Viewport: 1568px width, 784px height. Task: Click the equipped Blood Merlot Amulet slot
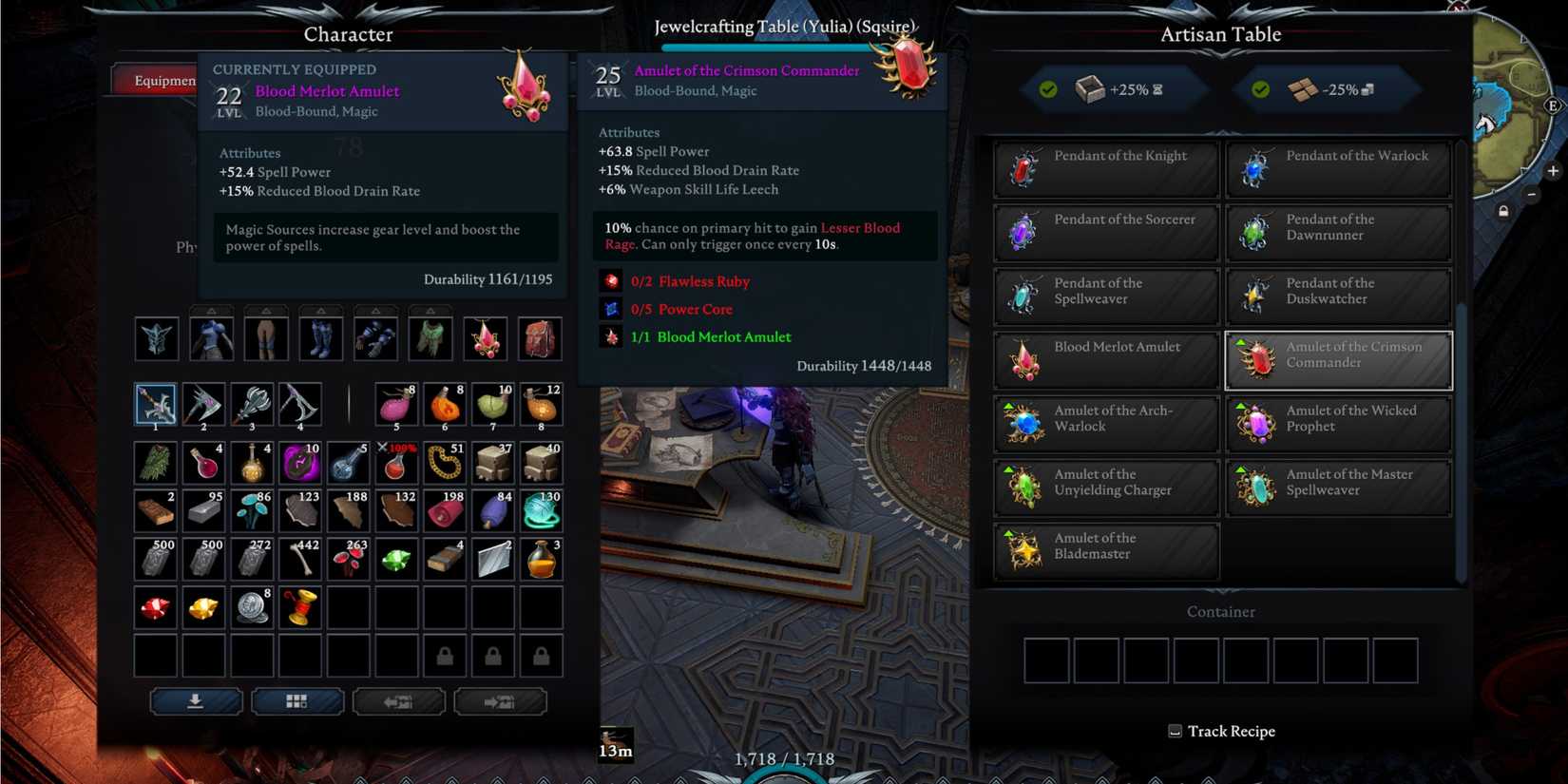[485, 338]
